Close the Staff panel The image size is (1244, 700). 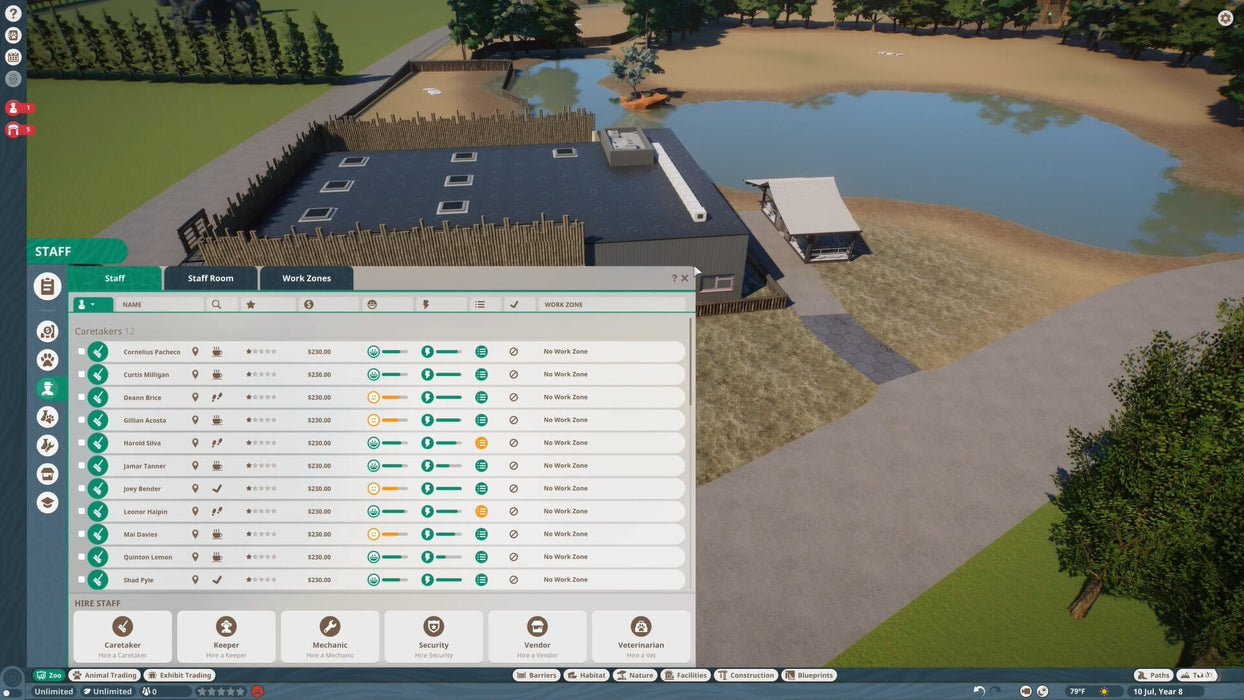point(685,278)
